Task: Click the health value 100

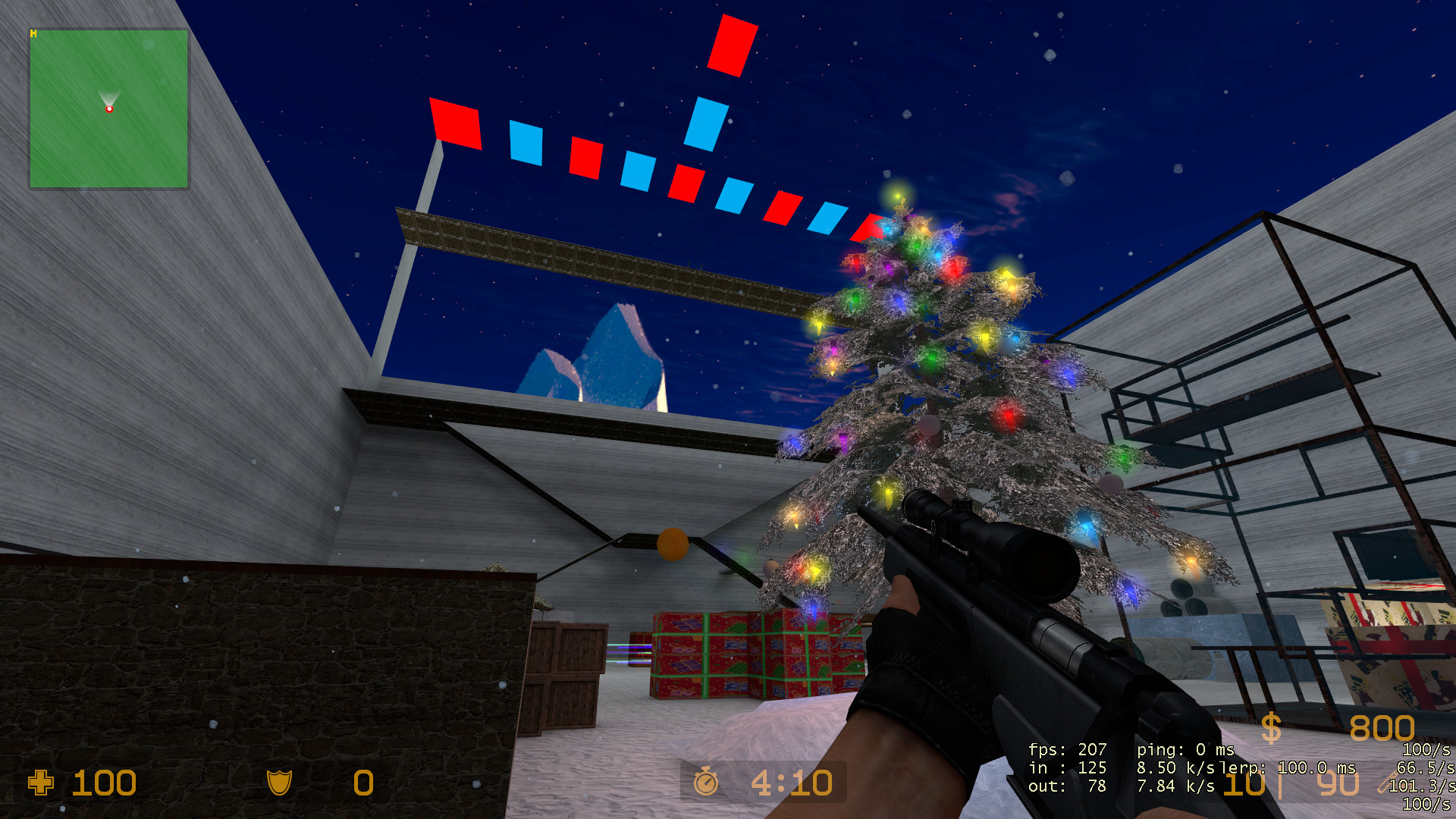Action: pos(104,784)
